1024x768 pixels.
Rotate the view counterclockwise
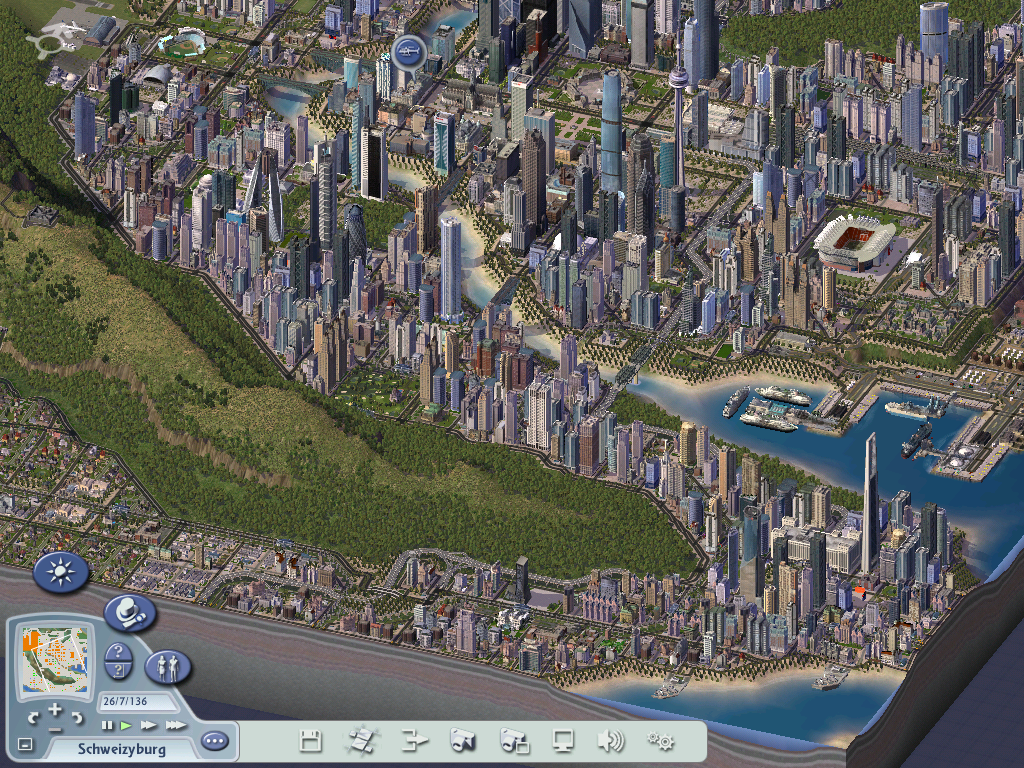(34, 717)
